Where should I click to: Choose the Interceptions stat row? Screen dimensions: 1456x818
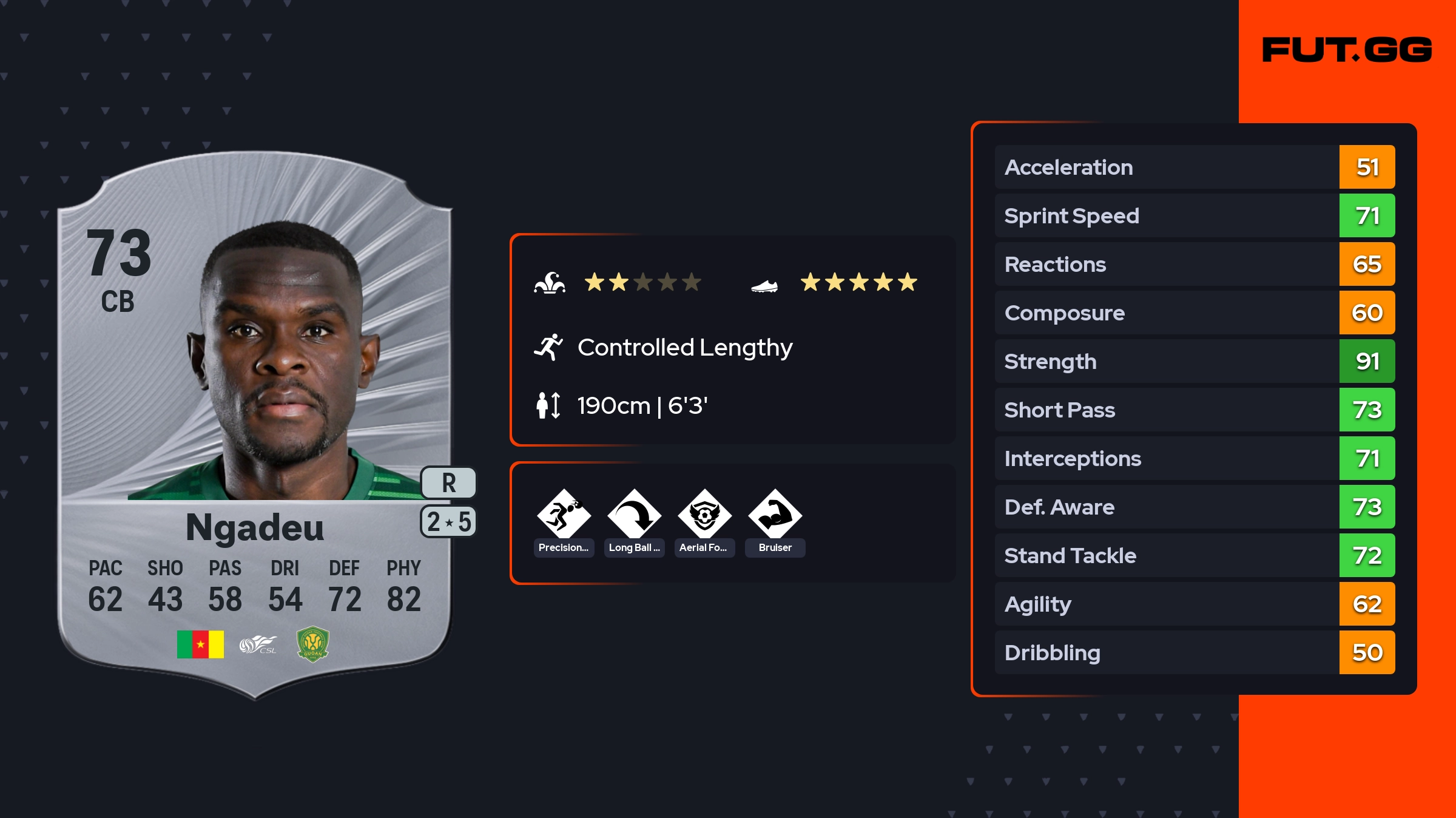pos(1194,458)
